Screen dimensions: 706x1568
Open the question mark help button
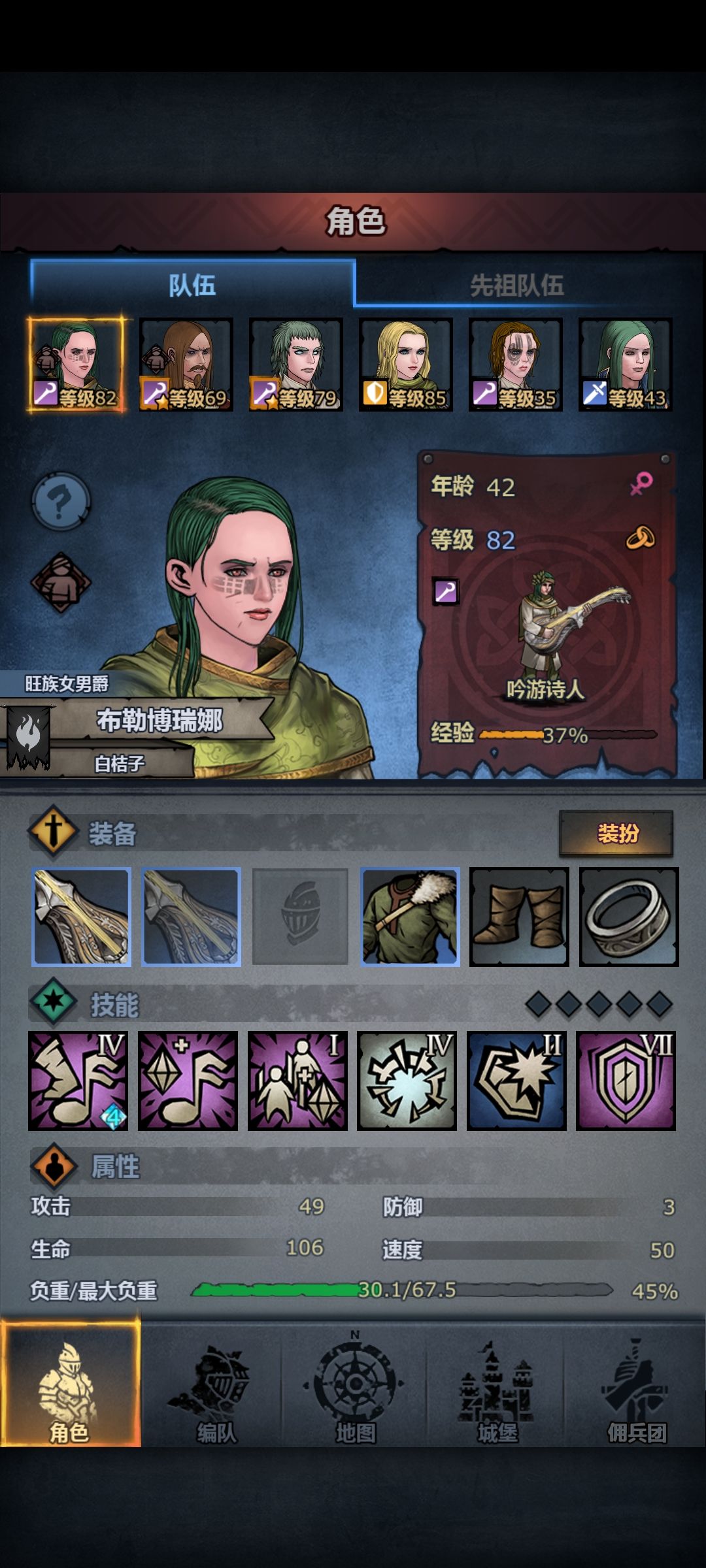61,501
